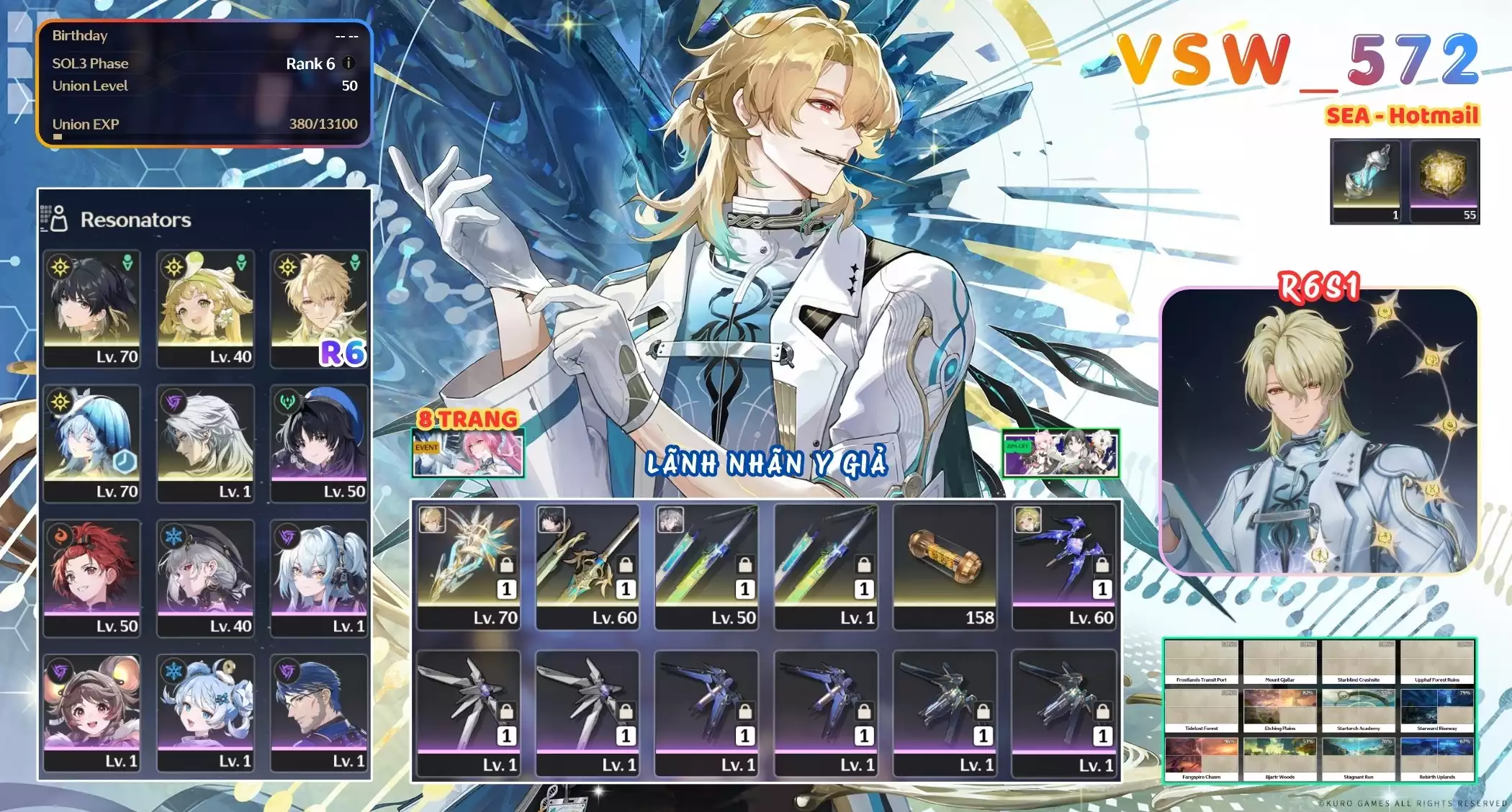Click the EVENT badge on the pink banner
1512x812 pixels.
[426, 446]
